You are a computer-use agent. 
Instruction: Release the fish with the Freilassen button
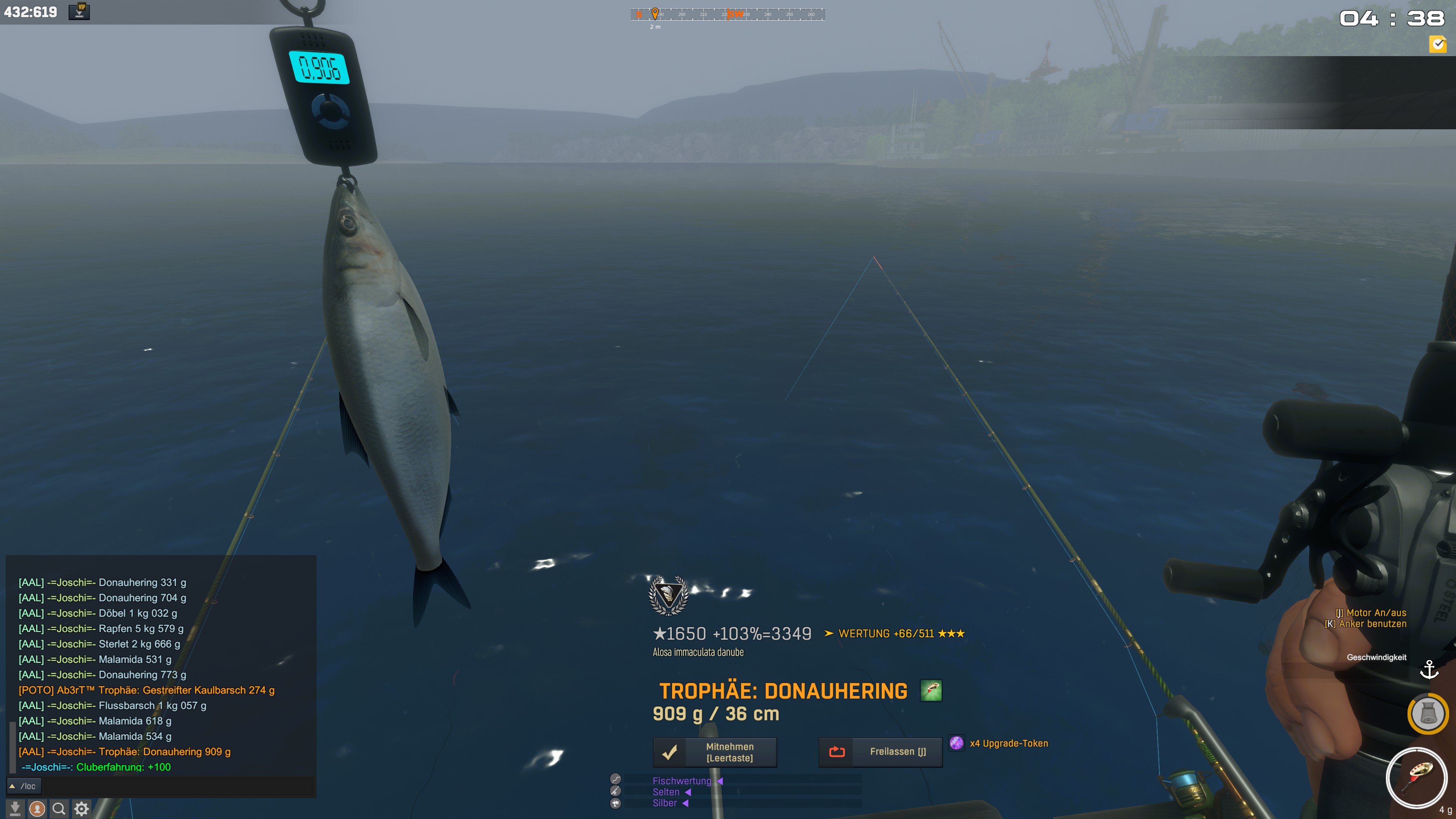point(880,752)
